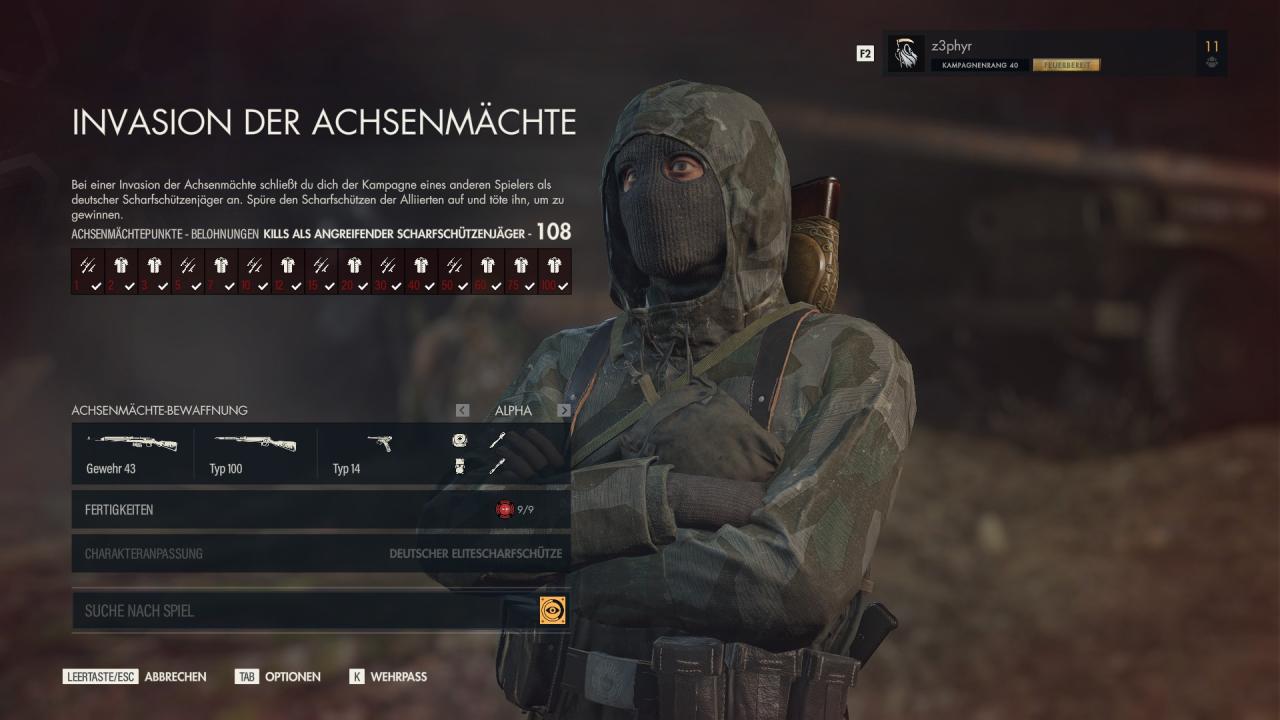
Task: Choose the Typ 100 secondary weapon slot
Action: (254, 452)
